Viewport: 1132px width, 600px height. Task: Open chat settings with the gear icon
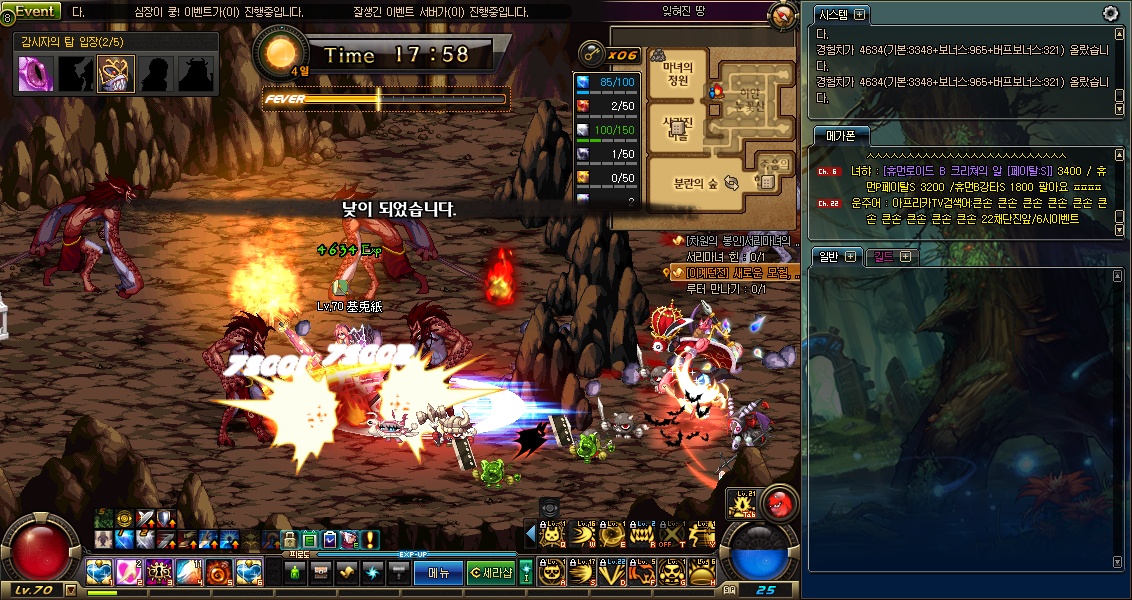point(1110,13)
